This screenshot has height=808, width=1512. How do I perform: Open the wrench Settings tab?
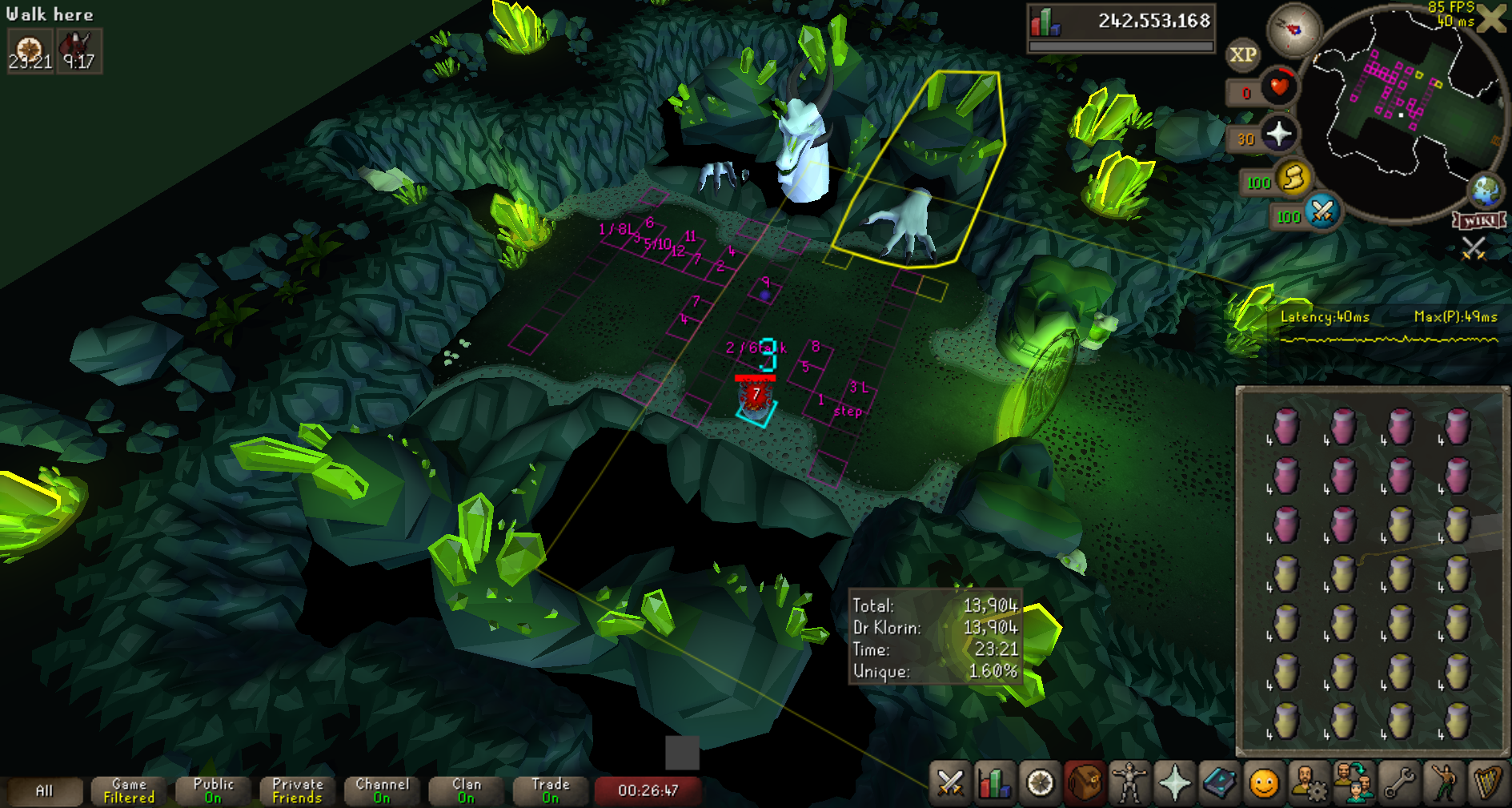1399,783
